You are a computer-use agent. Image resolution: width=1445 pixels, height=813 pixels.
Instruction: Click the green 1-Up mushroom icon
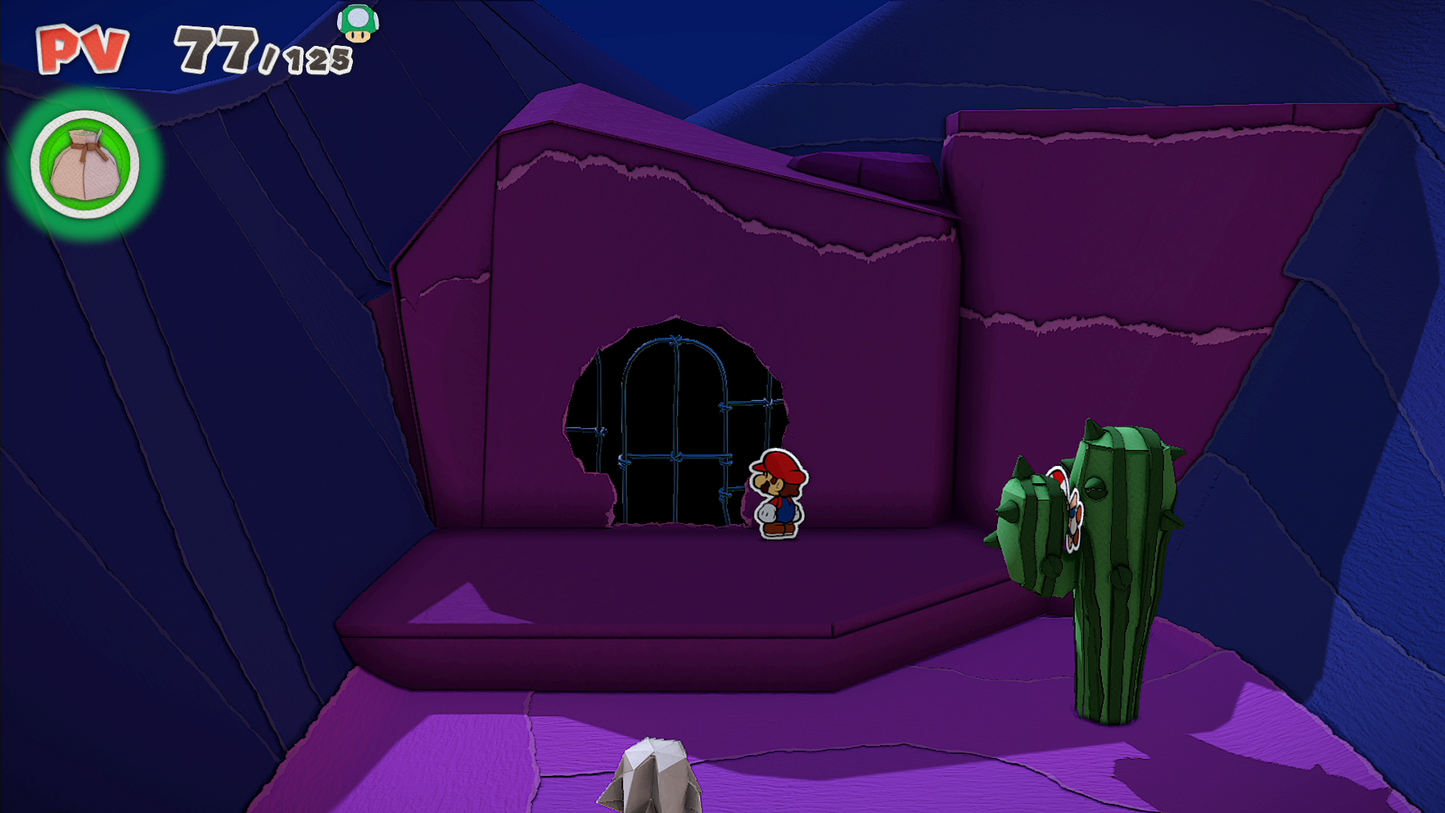tap(357, 22)
